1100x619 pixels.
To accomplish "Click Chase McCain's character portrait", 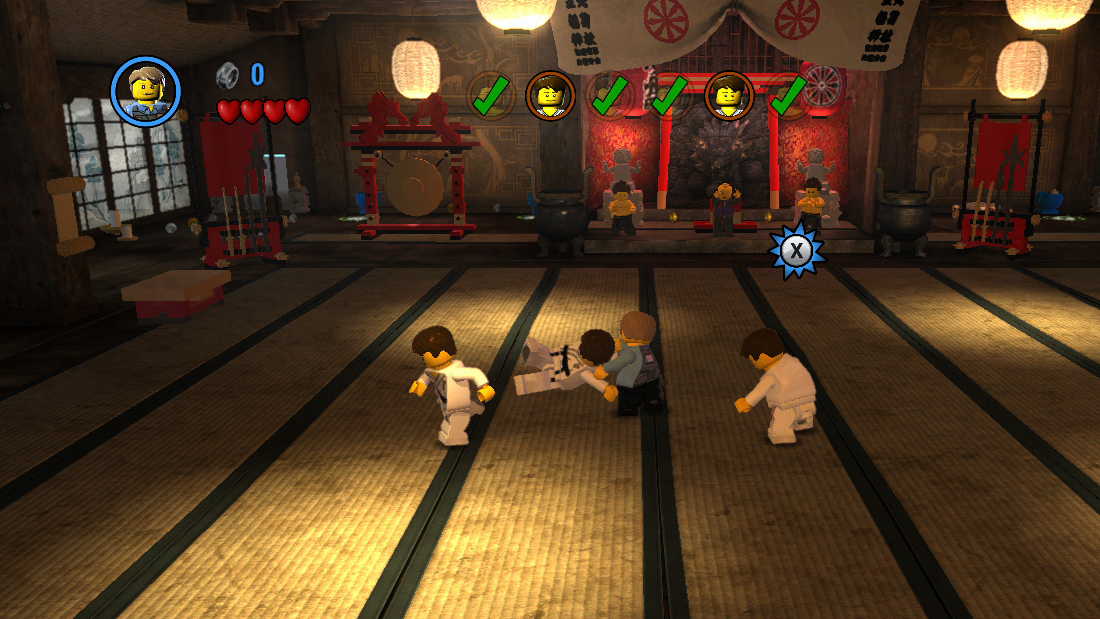I will click(x=146, y=91).
